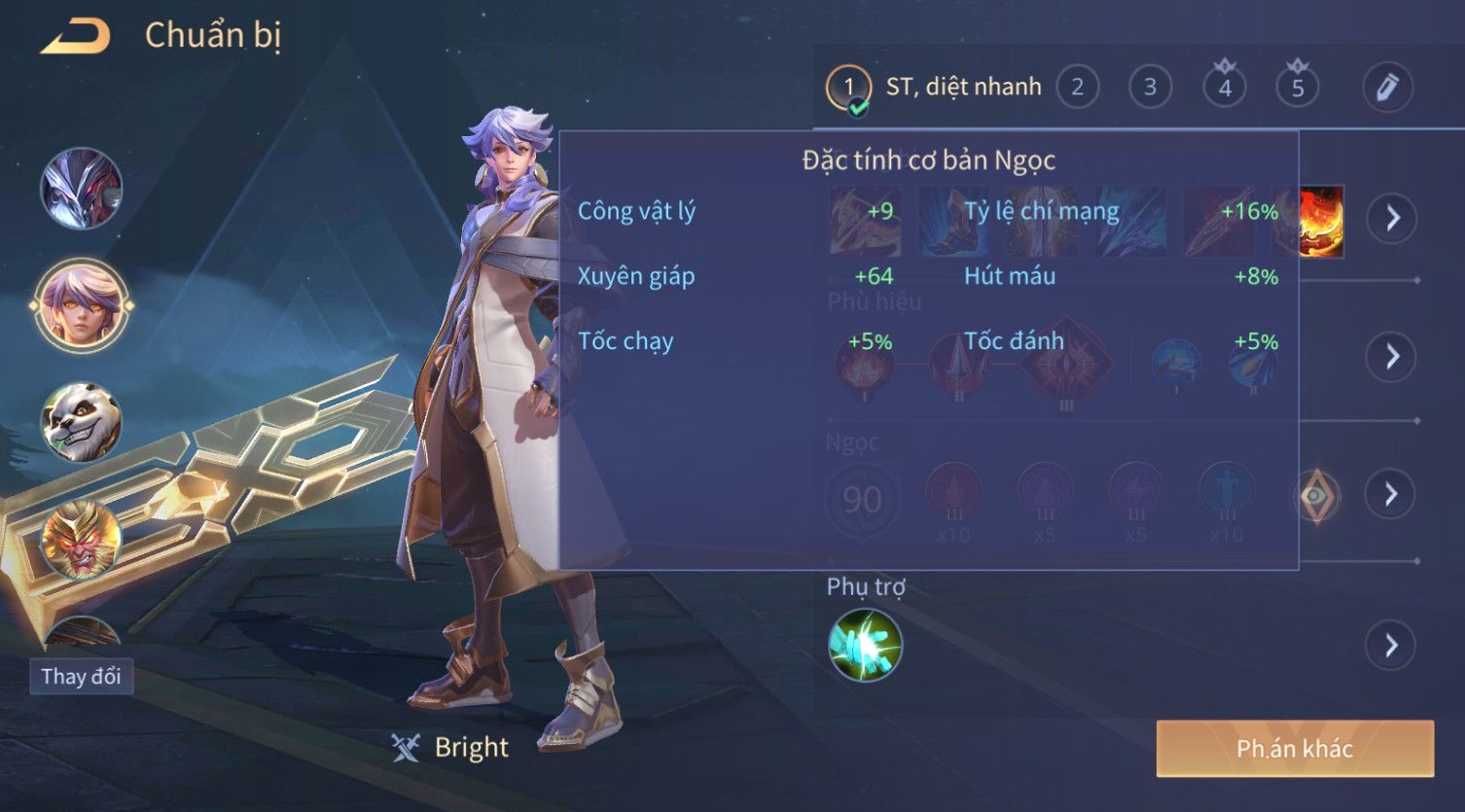Open loadout preset 5
This screenshot has width=1465, height=812.
(x=1297, y=88)
